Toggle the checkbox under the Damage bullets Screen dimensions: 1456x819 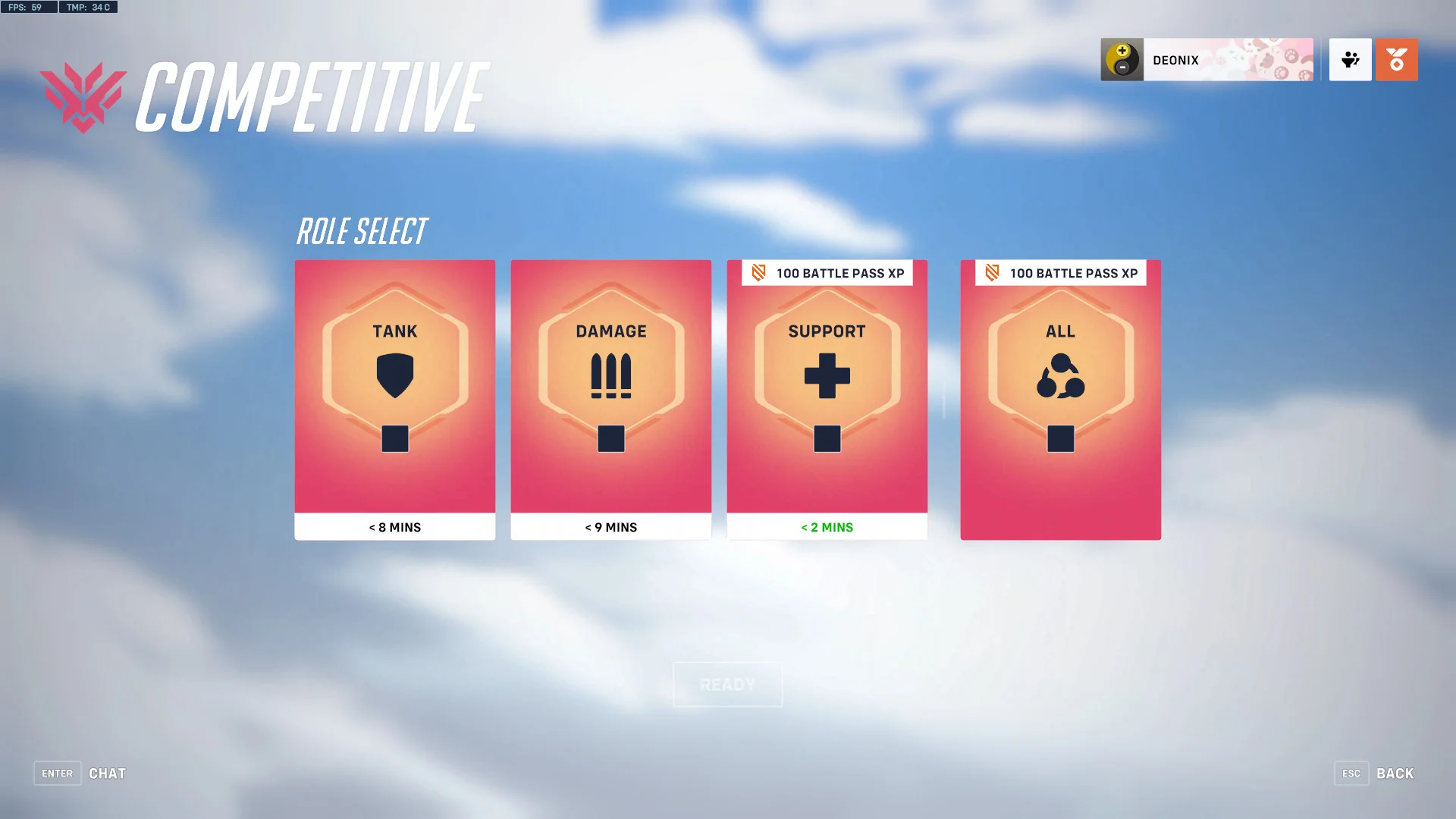point(610,438)
